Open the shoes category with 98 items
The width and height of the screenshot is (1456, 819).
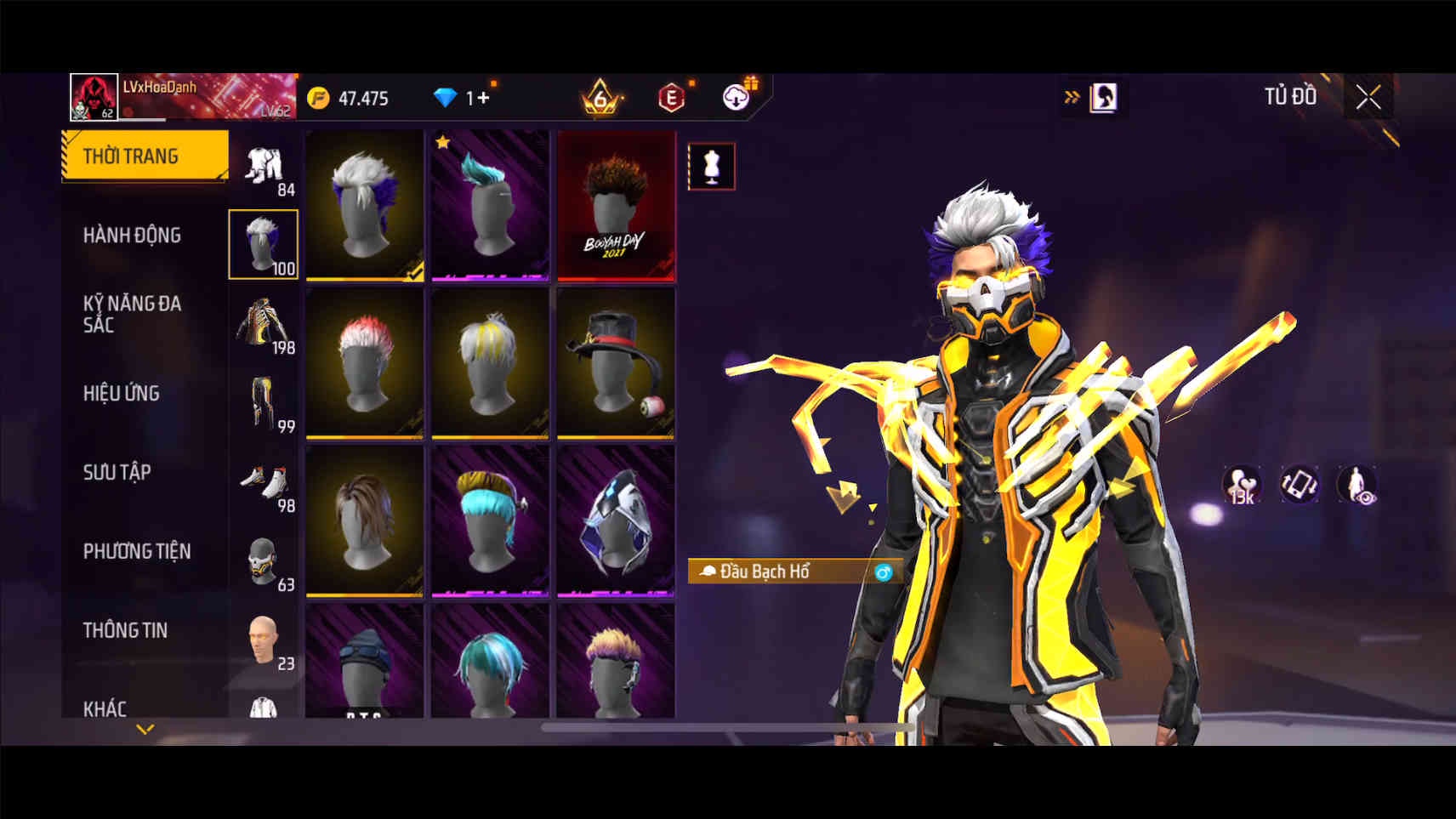(264, 483)
